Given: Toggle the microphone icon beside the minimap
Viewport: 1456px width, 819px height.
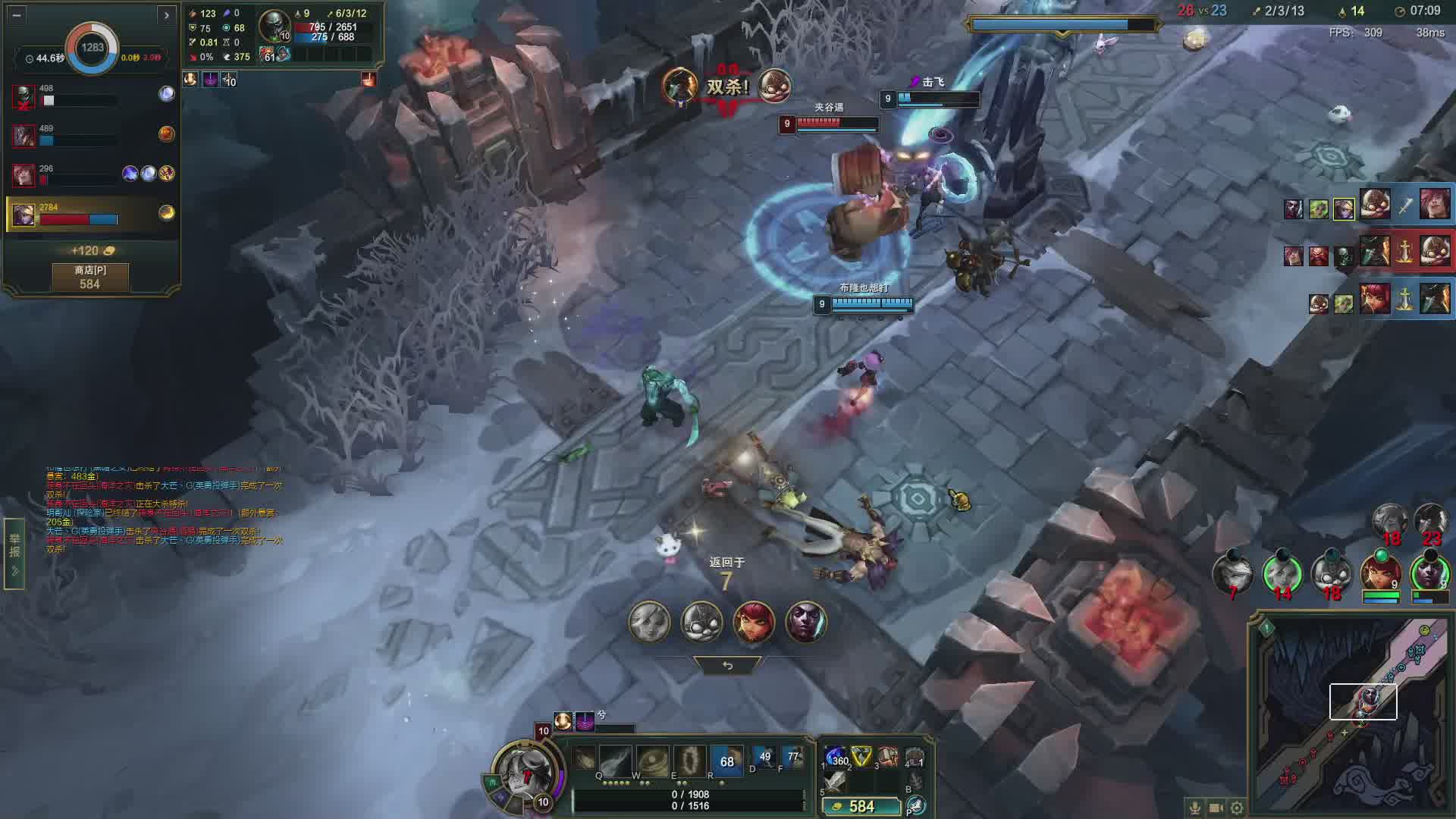Looking at the screenshot, I should pyautogui.click(x=1195, y=808).
